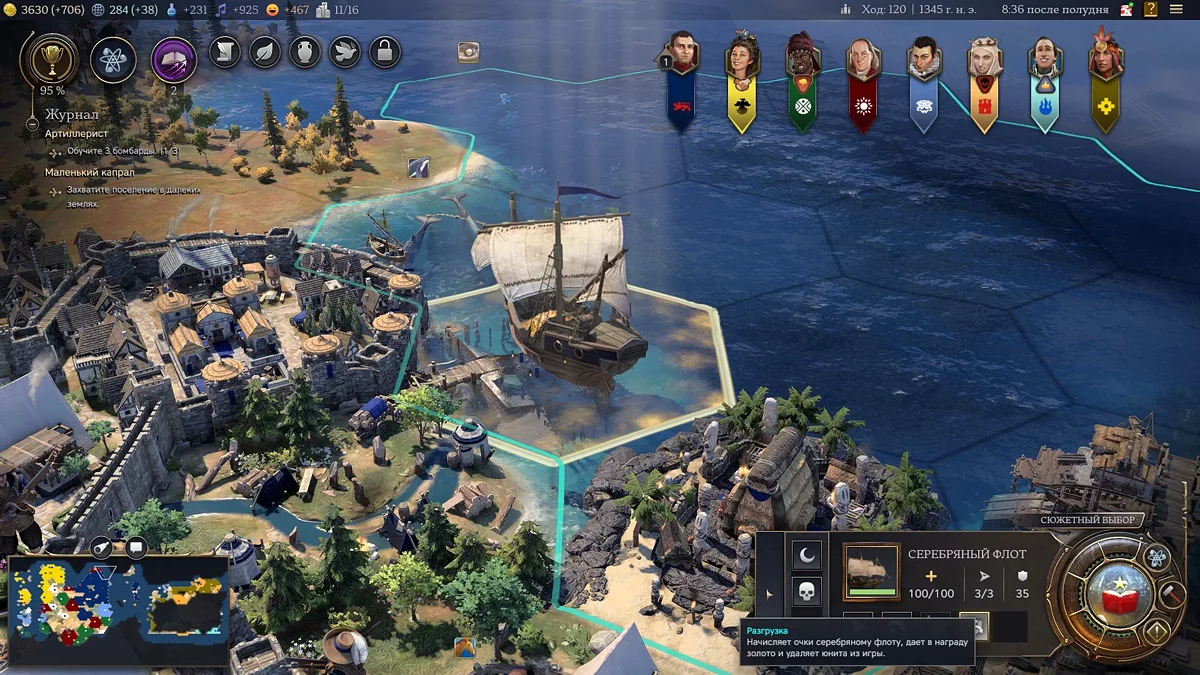1200x675 pixels.
Task: Select the Silver Fleet unit portrait
Action: (870, 572)
